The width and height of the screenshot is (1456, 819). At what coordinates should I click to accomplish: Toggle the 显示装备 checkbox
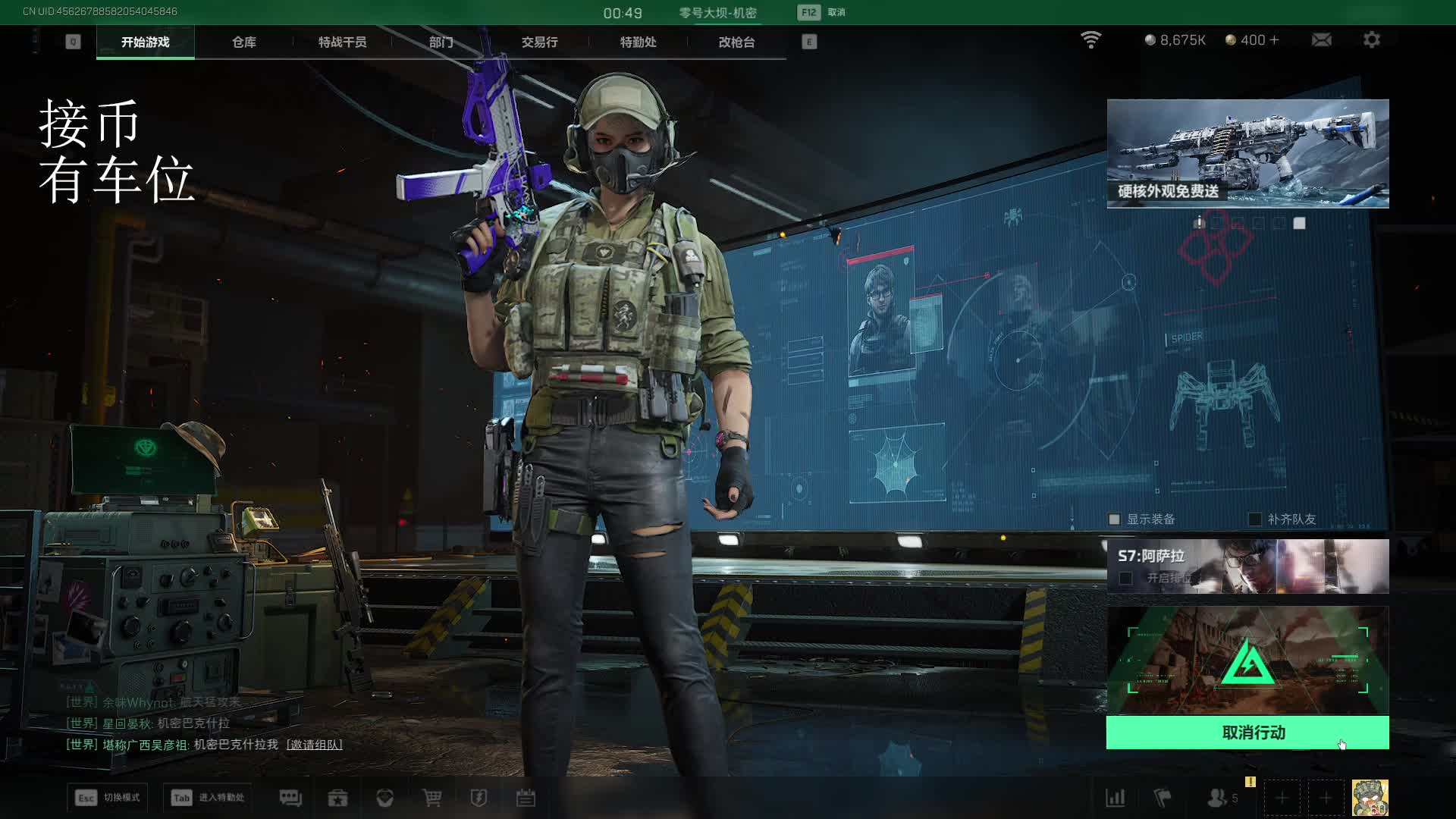(1114, 519)
